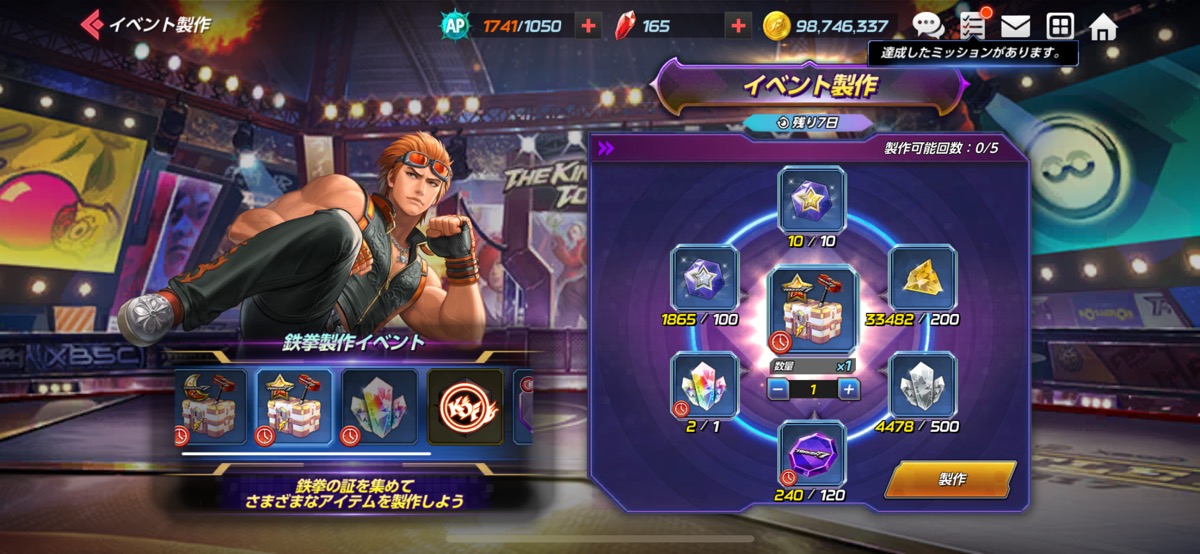The image size is (1200, 554).
Task: Add more AP with plus button
Action: point(589,26)
